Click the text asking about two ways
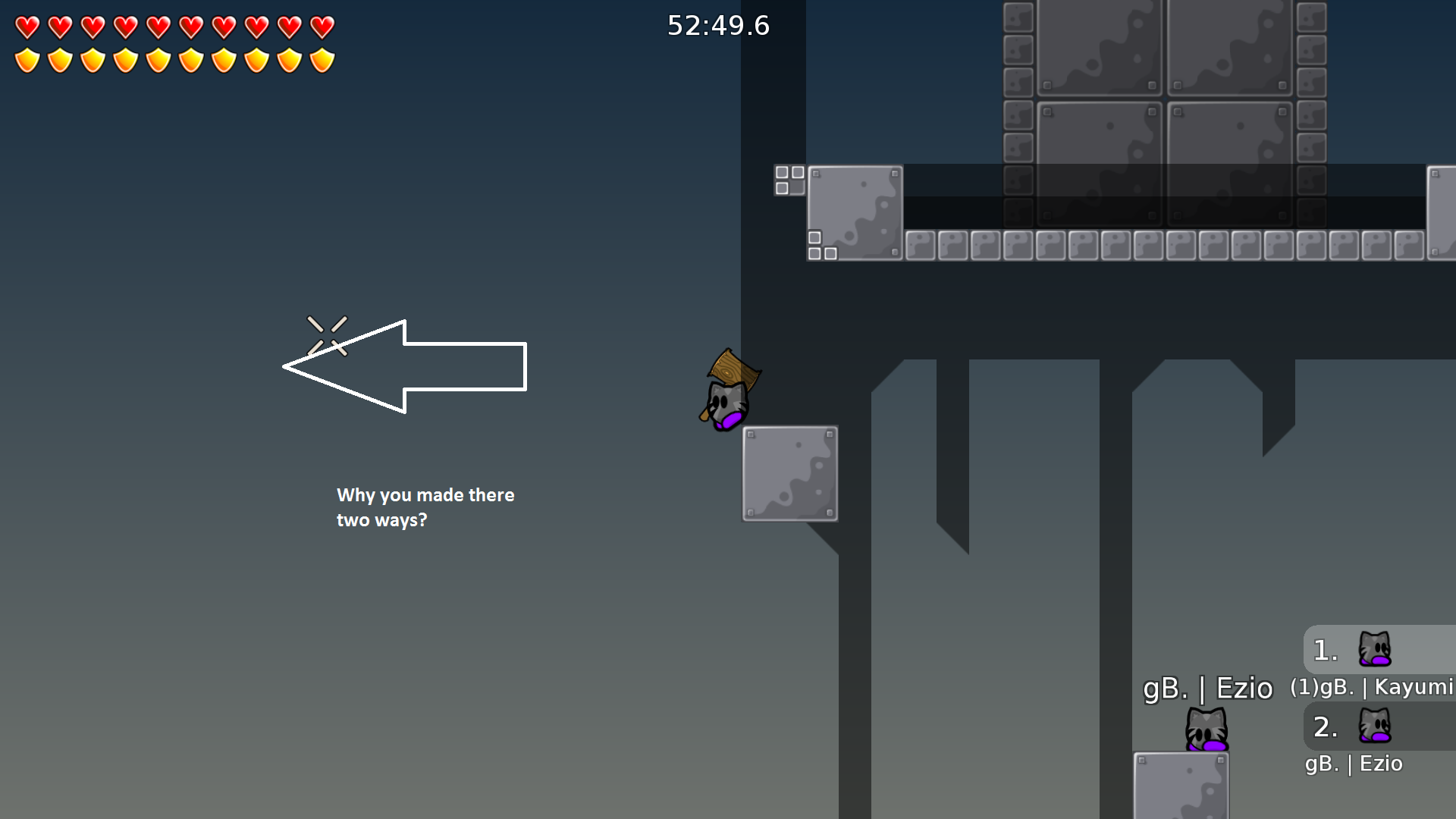Image resolution: width=1456 pixels, height=819 pixels. click(425, 507)
